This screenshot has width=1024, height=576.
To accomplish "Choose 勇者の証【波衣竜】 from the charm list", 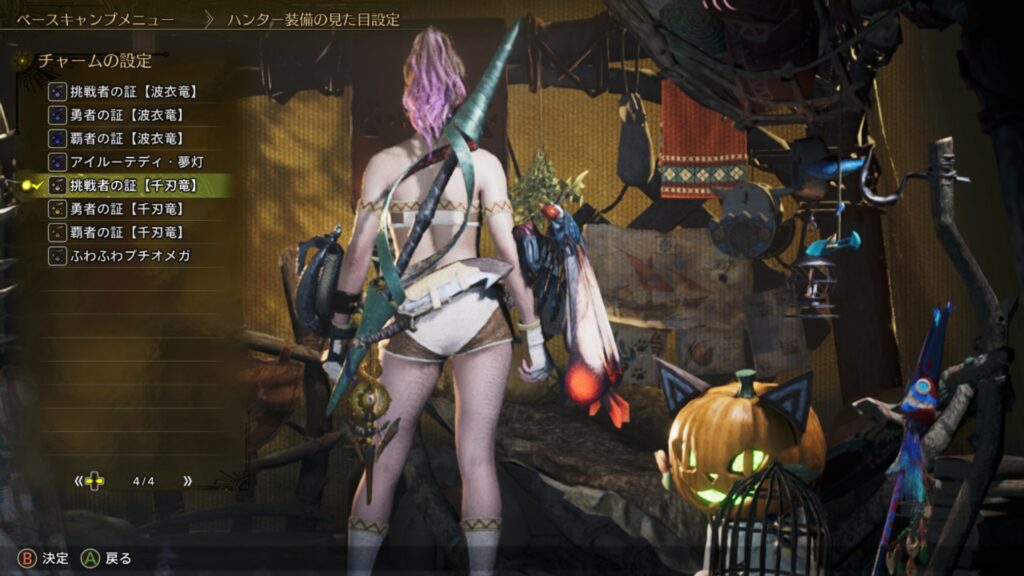I will click(x=124, y=115).
